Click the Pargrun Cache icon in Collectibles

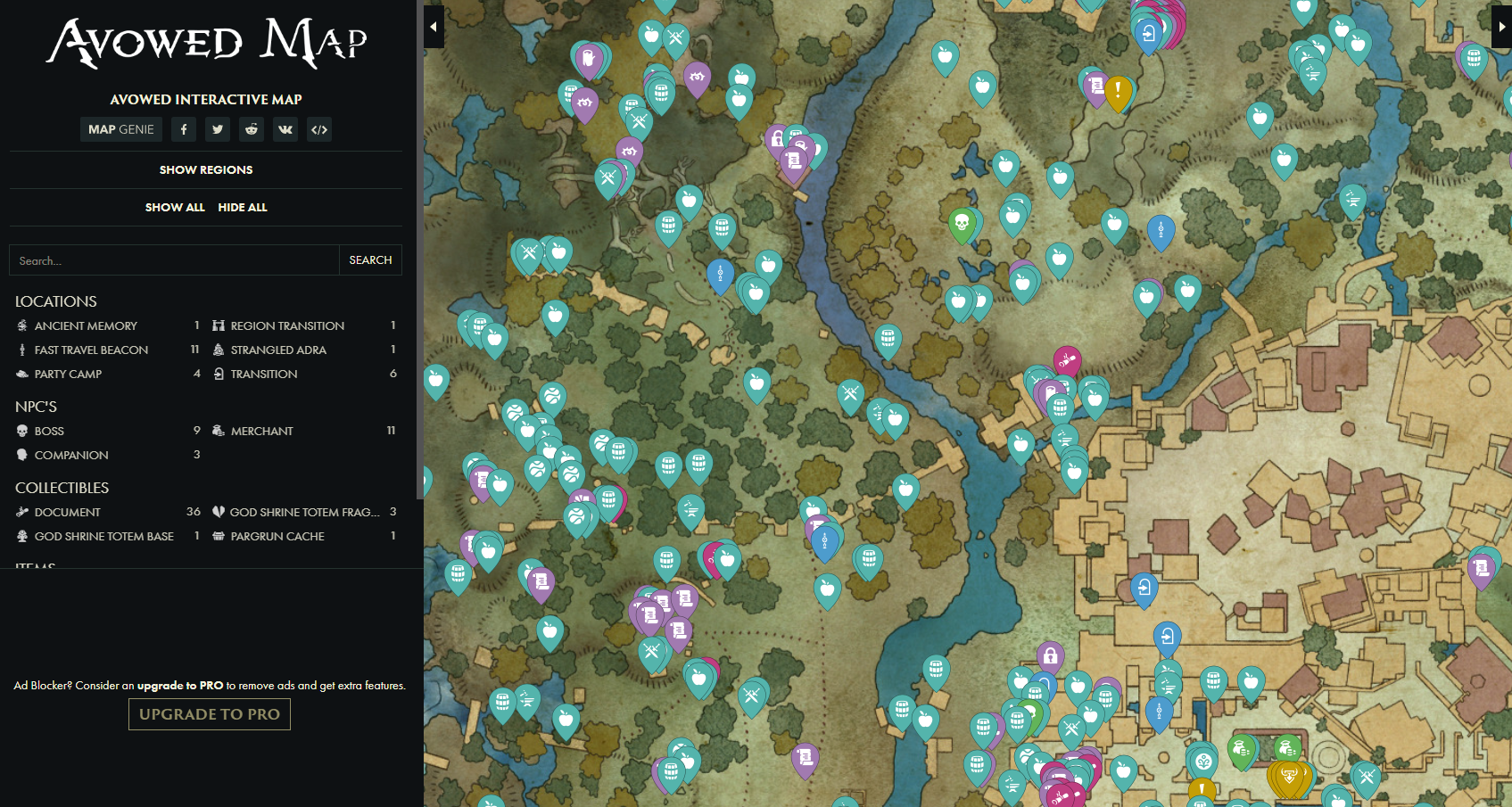pyautogui.click(x=218, y=536)
